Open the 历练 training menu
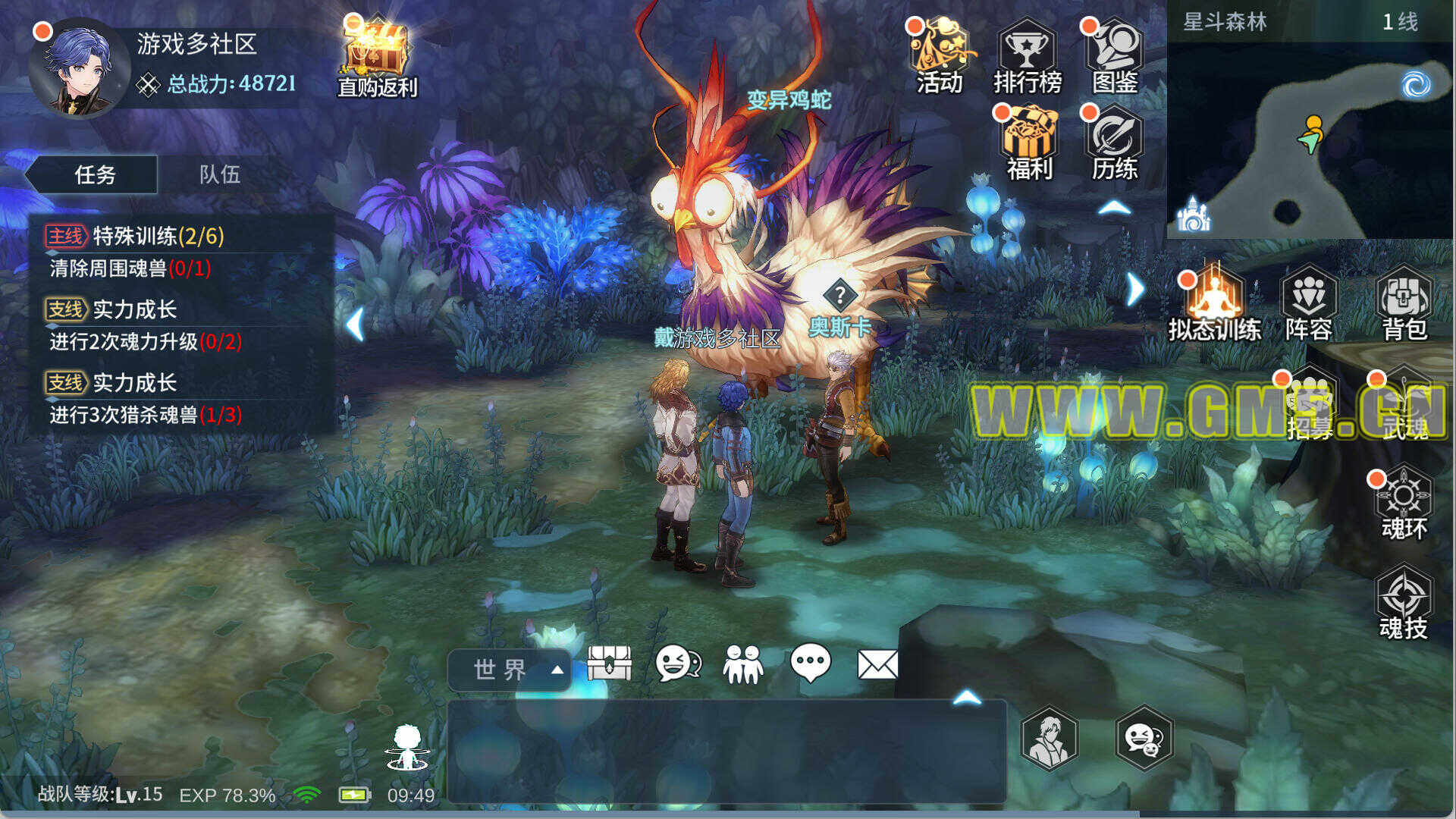 pyautogui.click(x=1114, y=144)
